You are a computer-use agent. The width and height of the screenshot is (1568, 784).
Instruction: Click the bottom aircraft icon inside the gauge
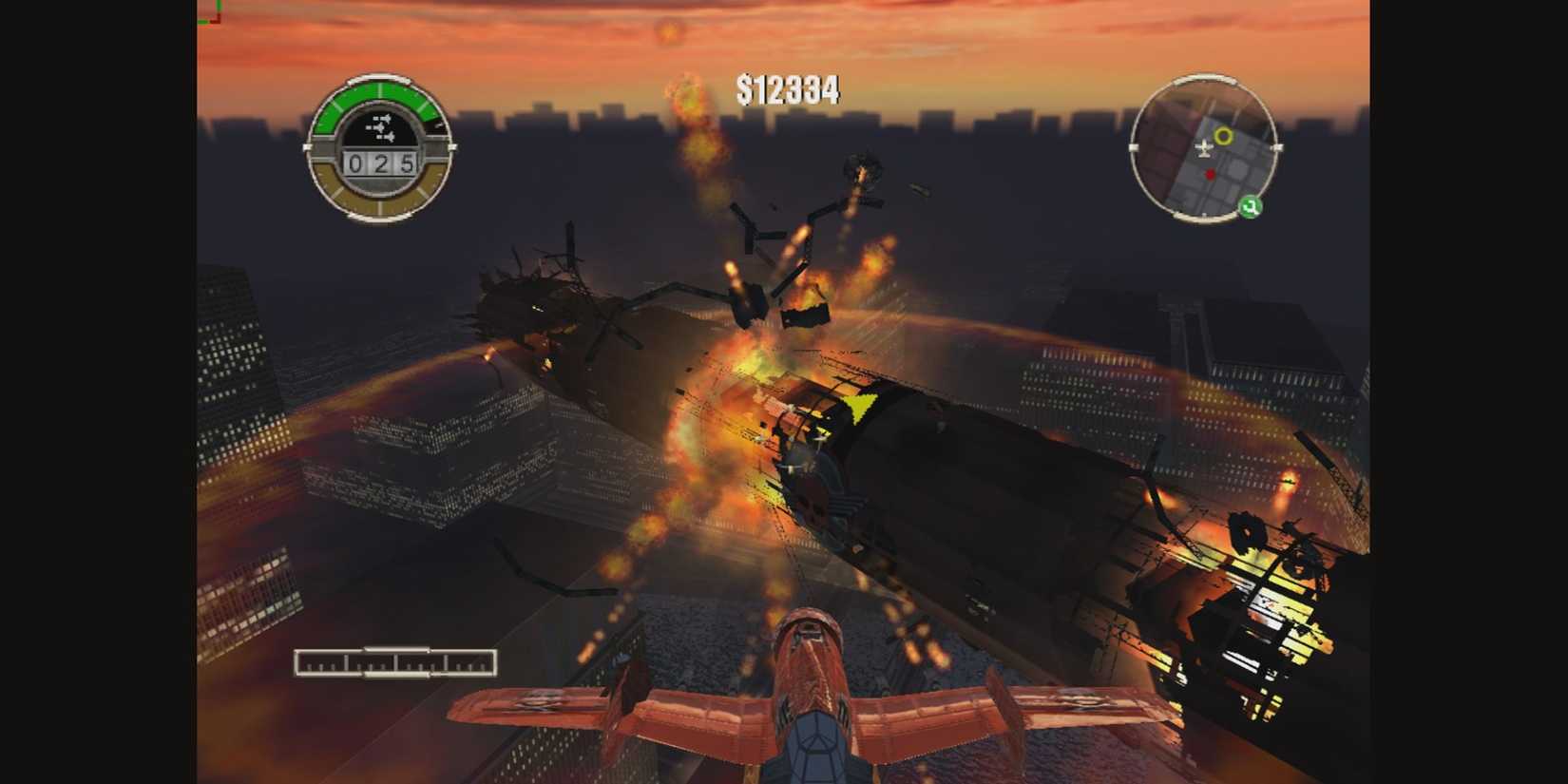386,137
